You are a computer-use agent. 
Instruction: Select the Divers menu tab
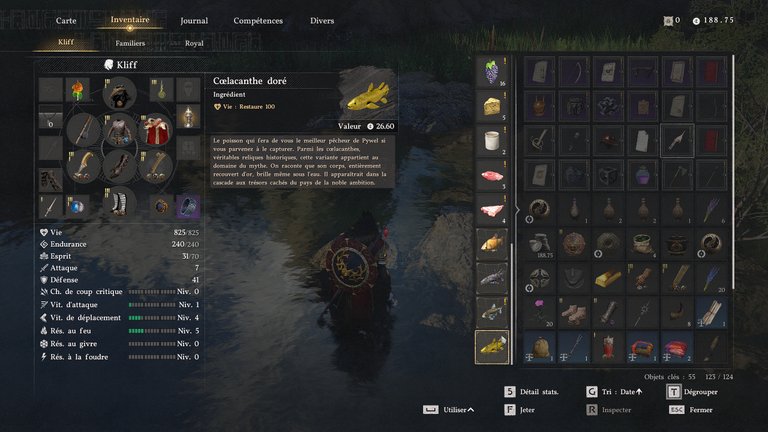[x=322, y=20]
